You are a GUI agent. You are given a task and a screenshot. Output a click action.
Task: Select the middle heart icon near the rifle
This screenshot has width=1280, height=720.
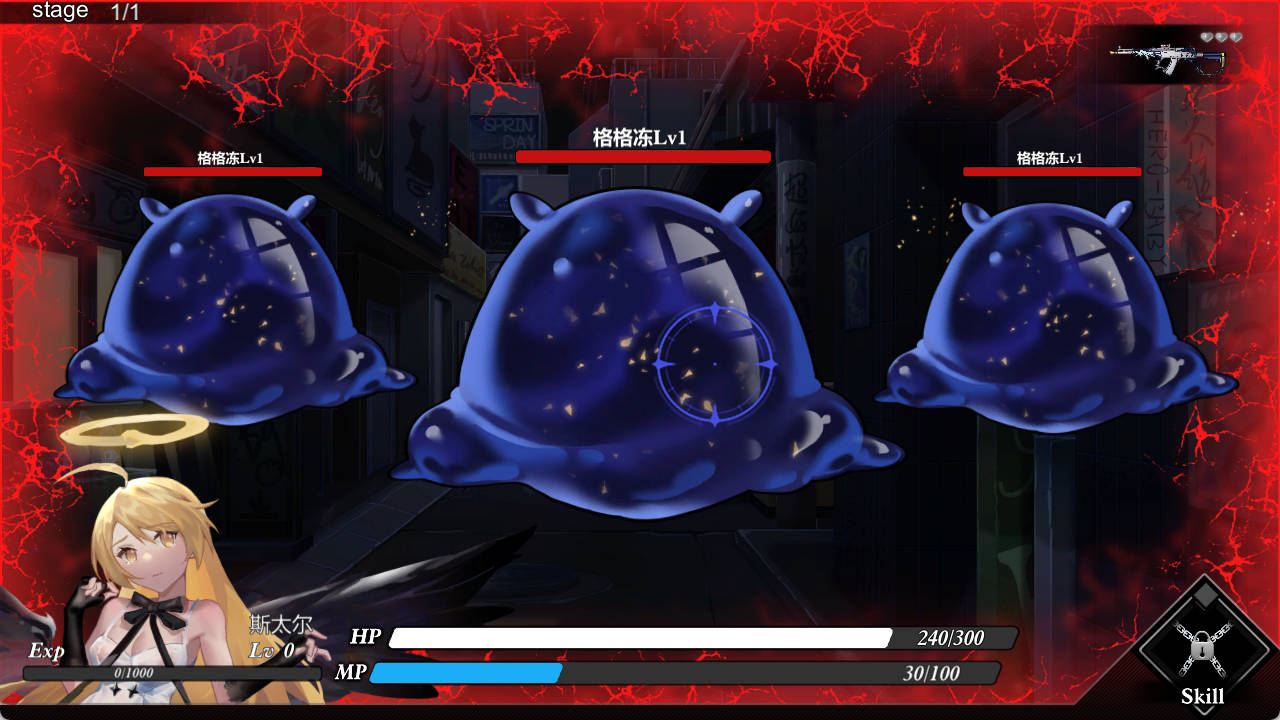tap(1221, 36)
